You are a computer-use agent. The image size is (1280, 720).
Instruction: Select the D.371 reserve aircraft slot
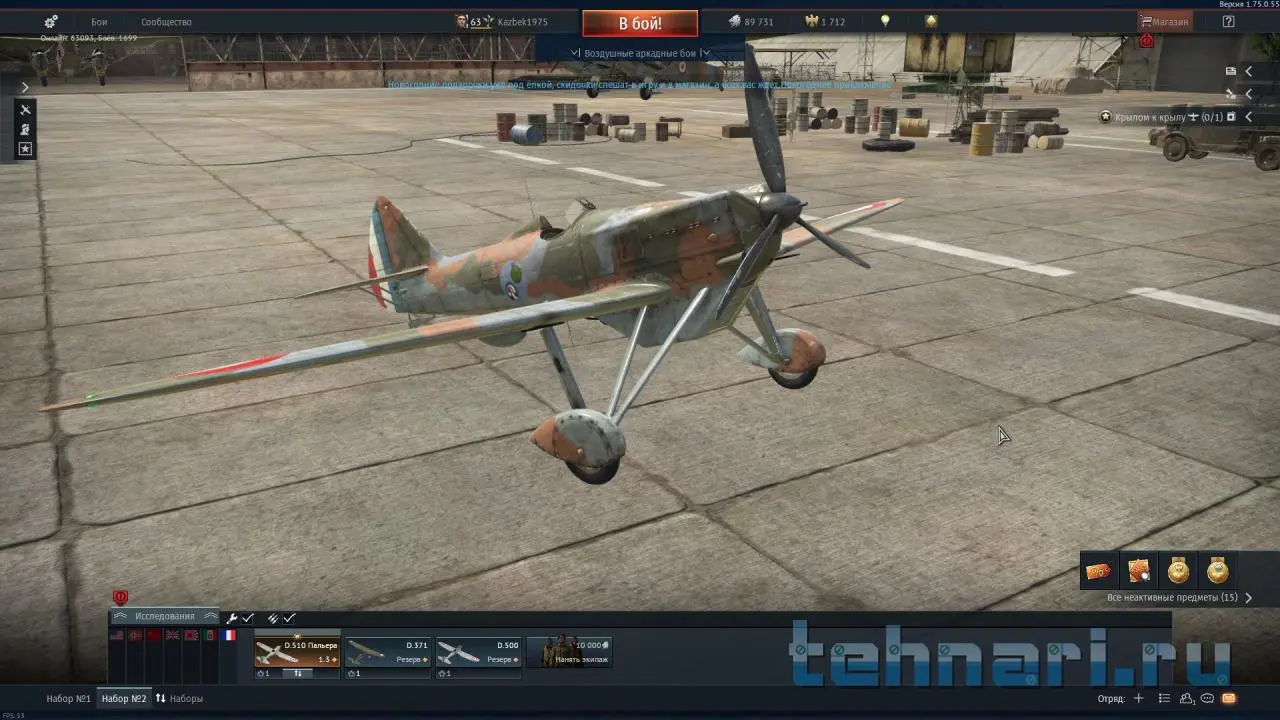[388, 652]
